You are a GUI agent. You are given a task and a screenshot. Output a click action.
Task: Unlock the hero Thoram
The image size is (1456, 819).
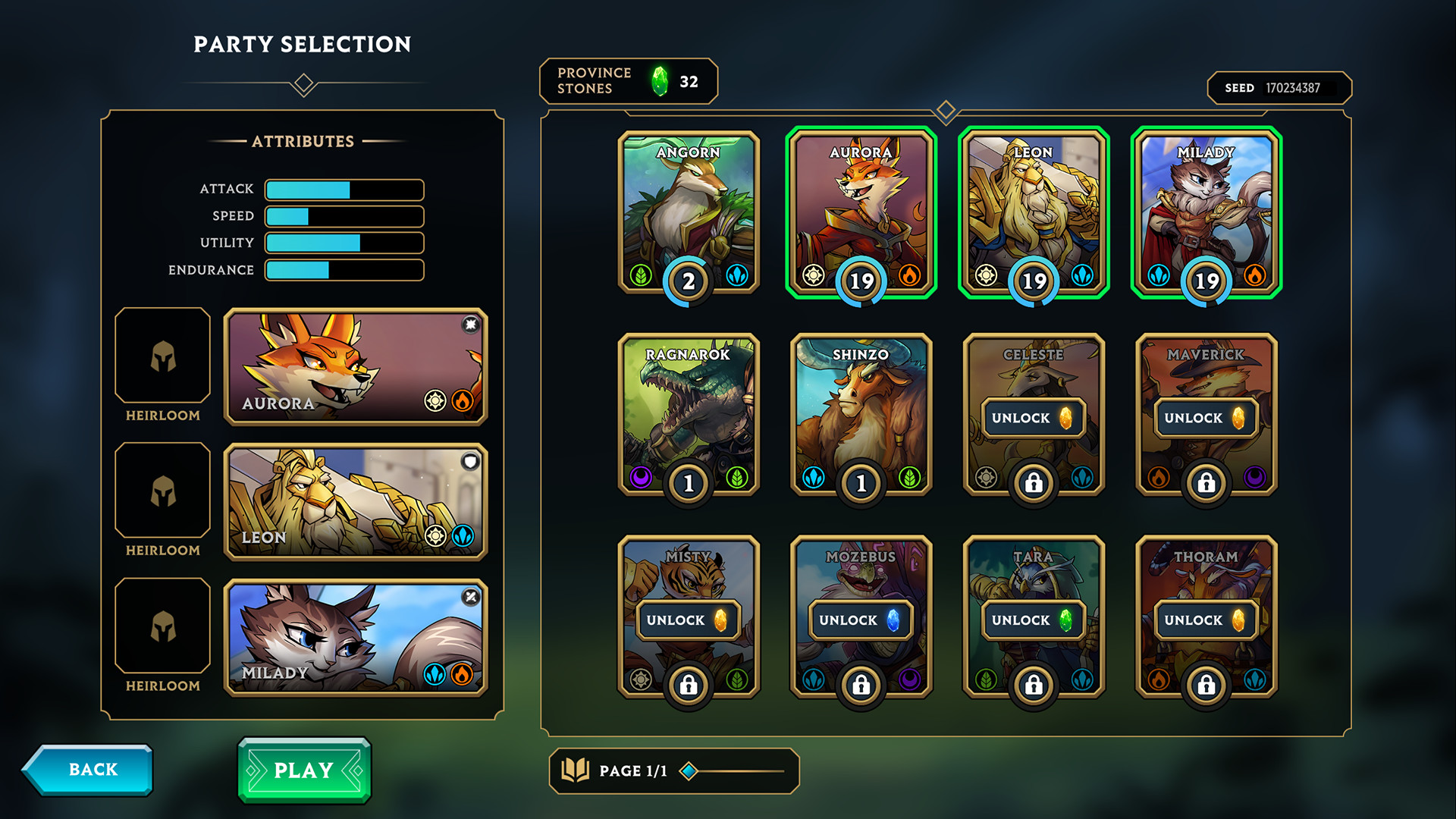[x=1205, y=620]
